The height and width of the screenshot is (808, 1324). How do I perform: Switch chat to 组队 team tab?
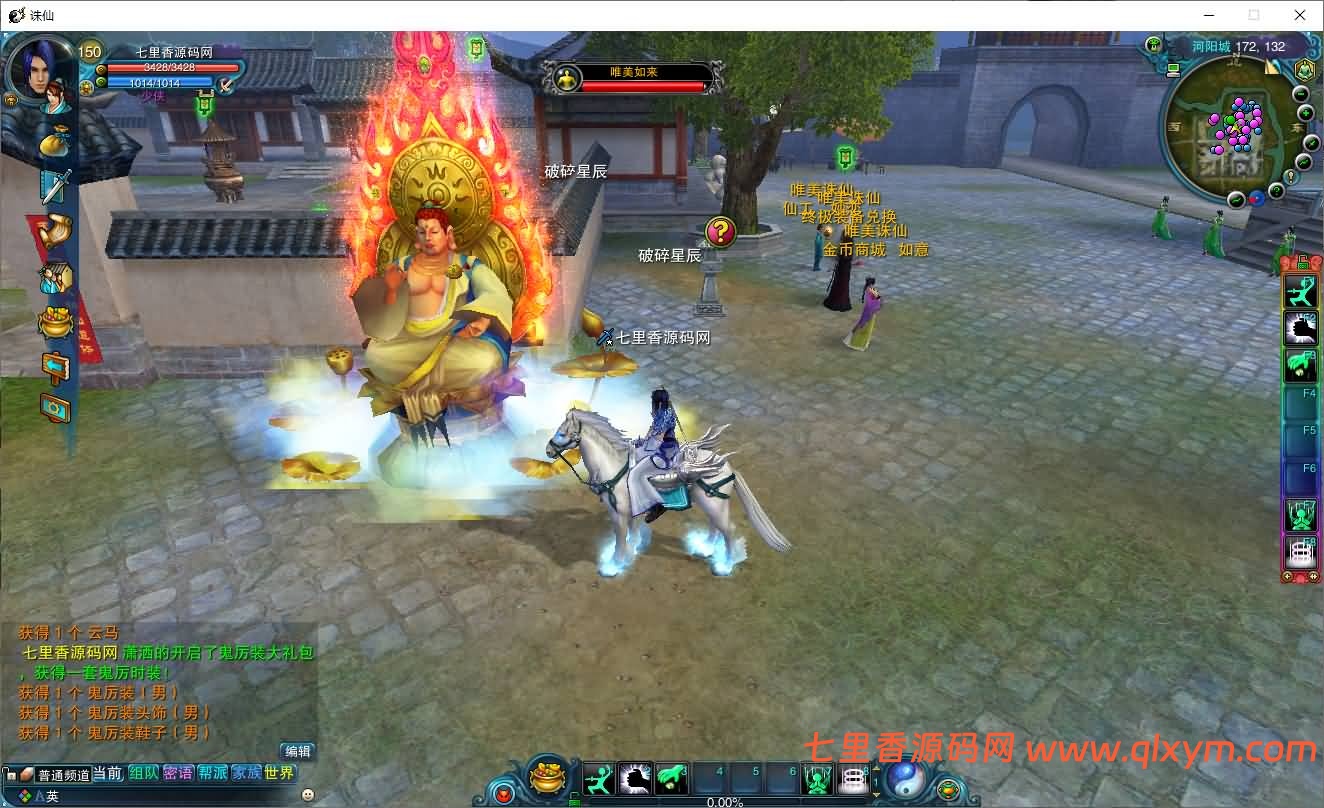pos(143,773)
